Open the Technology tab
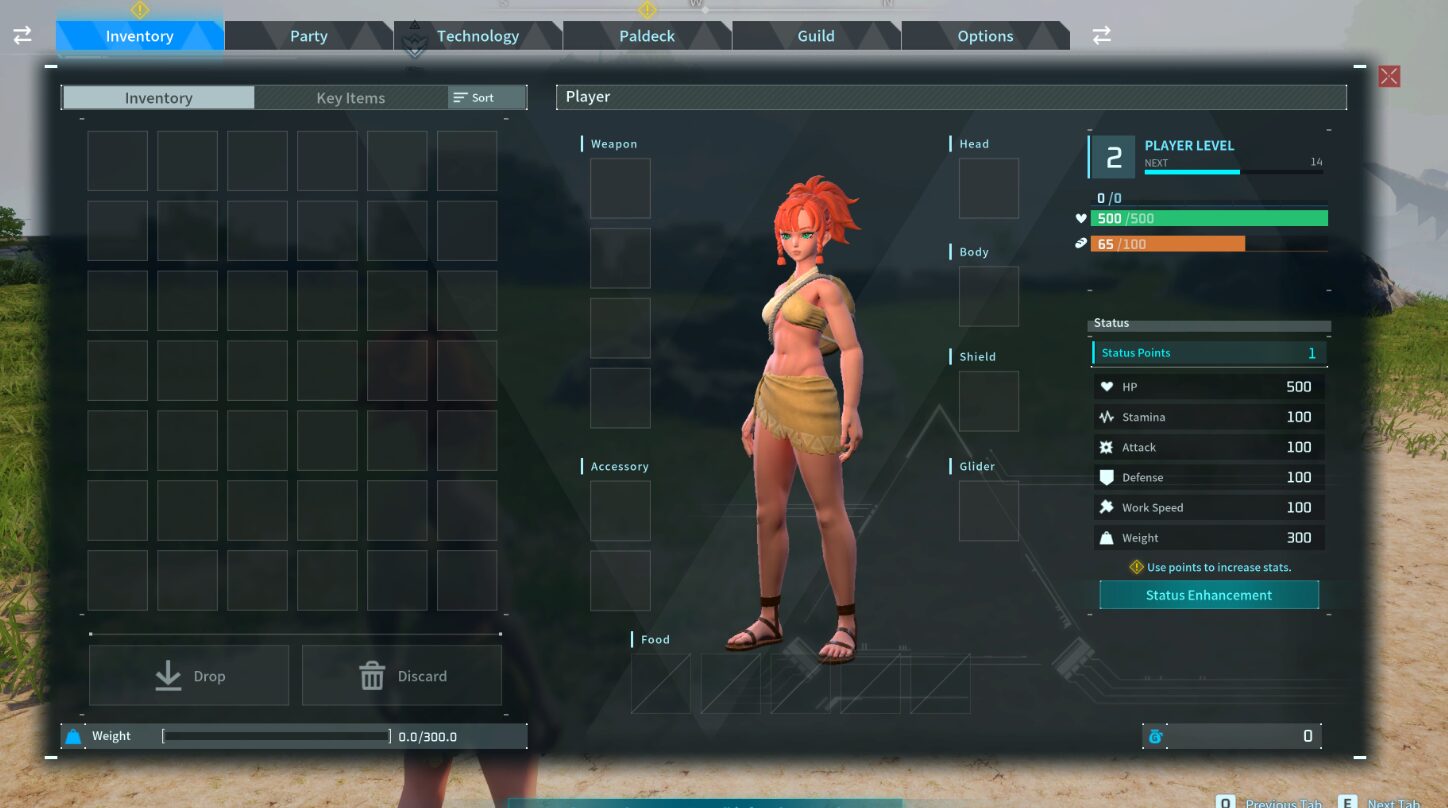This screenshot has height=808, width=1448. (477, 36)
